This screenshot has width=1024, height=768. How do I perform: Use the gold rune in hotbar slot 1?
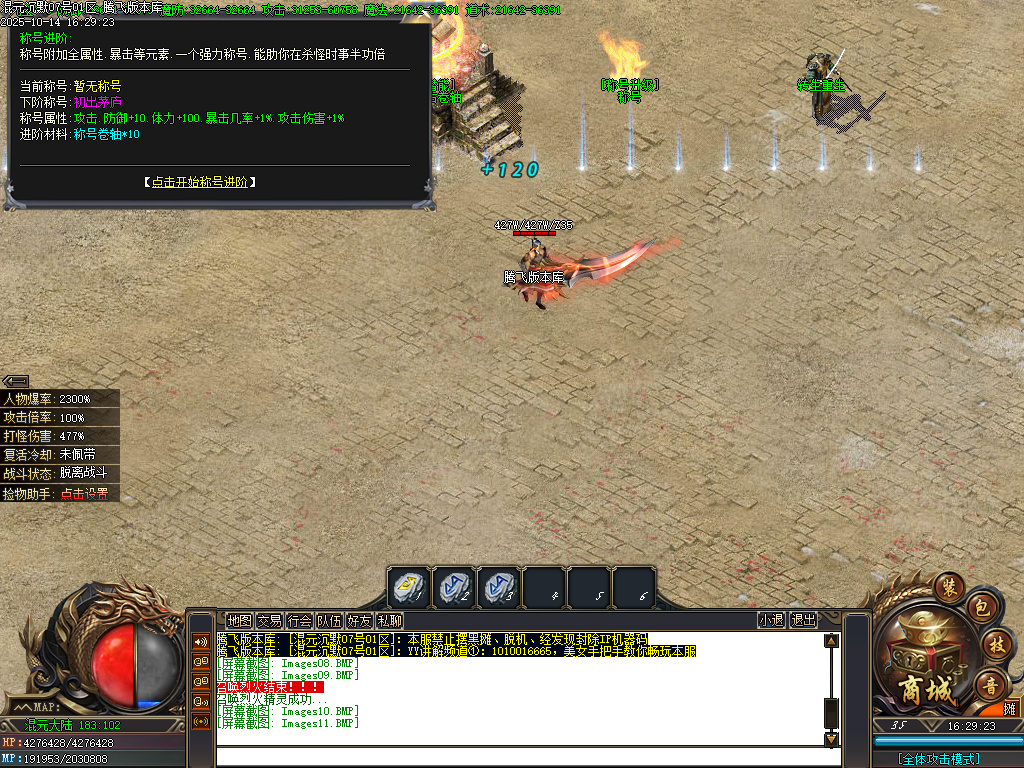pyautogui.click(x=409, y=587)
